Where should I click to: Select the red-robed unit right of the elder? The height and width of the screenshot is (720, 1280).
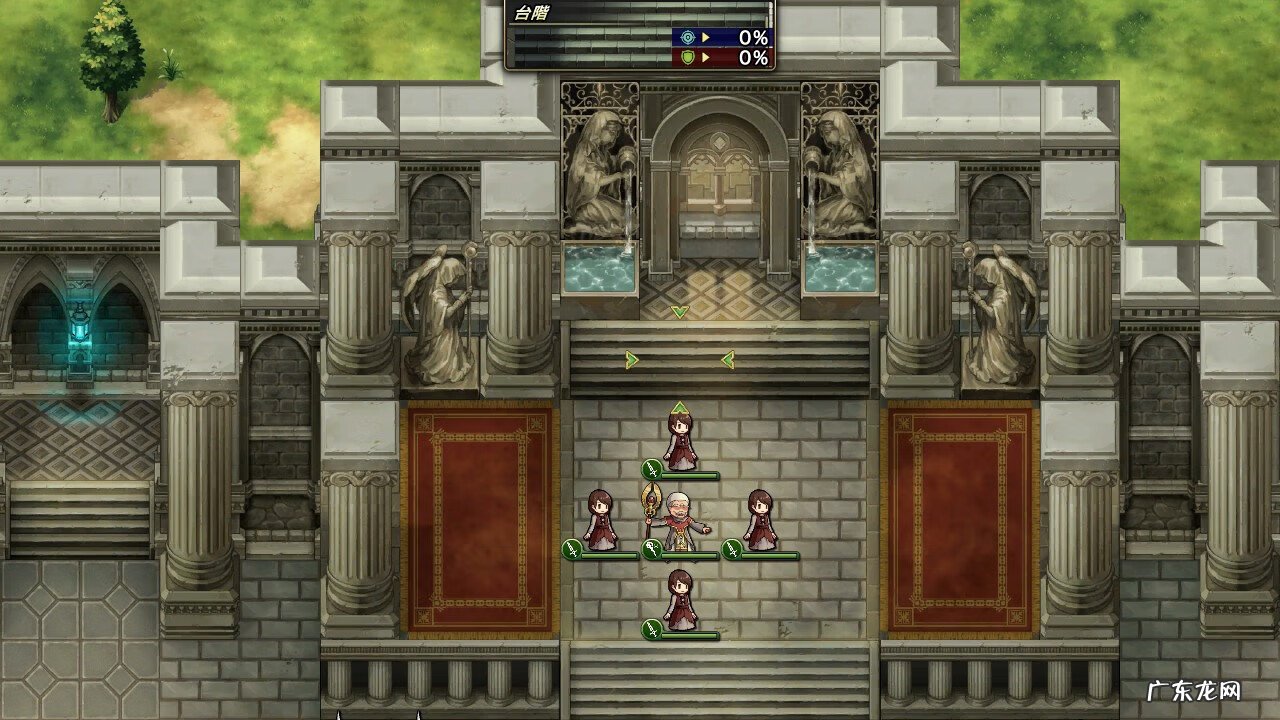(761, 520)
